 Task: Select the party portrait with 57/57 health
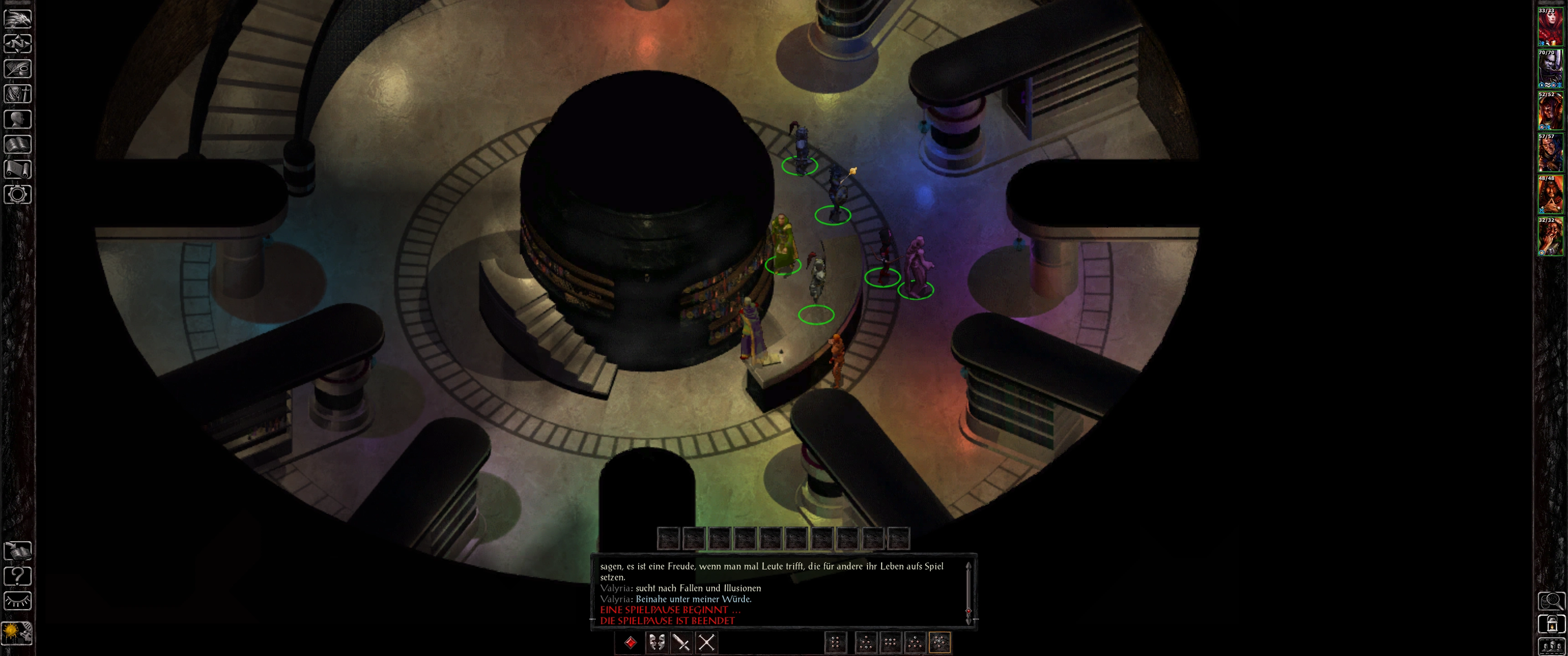pyautogui.click(x=1550, y=152)
